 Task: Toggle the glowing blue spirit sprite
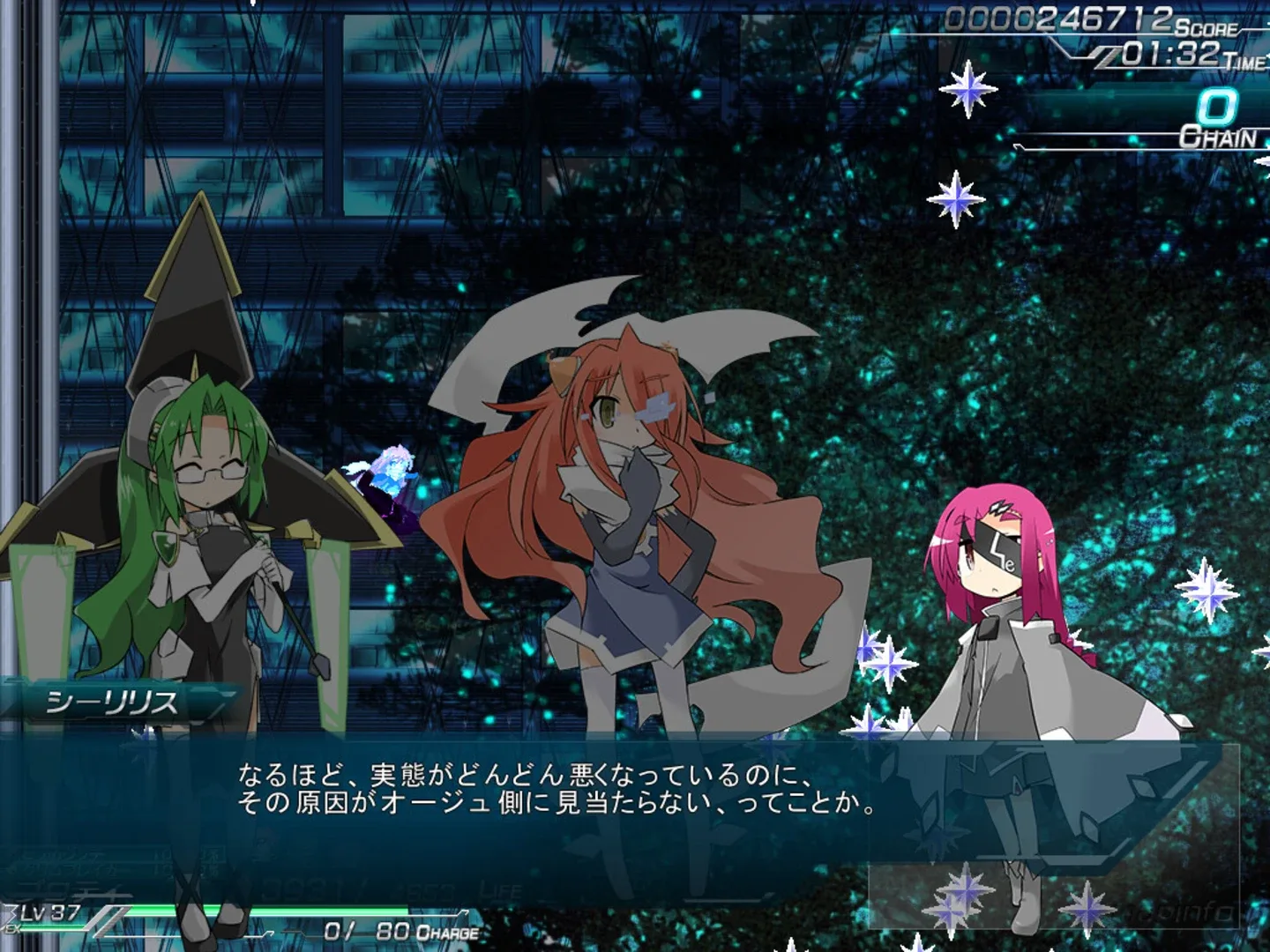click(391, 472)
